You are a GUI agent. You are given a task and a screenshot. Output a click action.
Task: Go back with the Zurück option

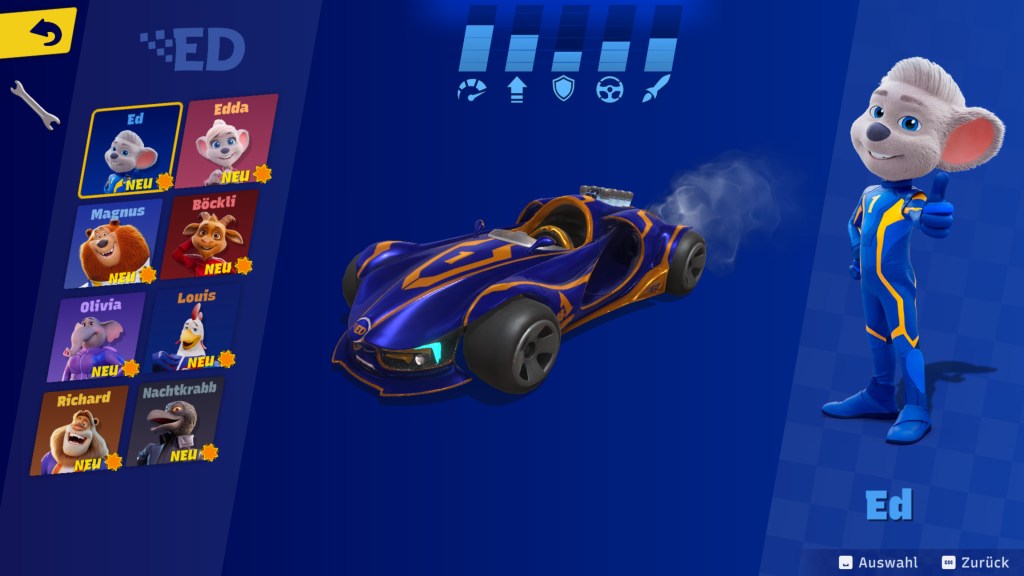point(974,563)
